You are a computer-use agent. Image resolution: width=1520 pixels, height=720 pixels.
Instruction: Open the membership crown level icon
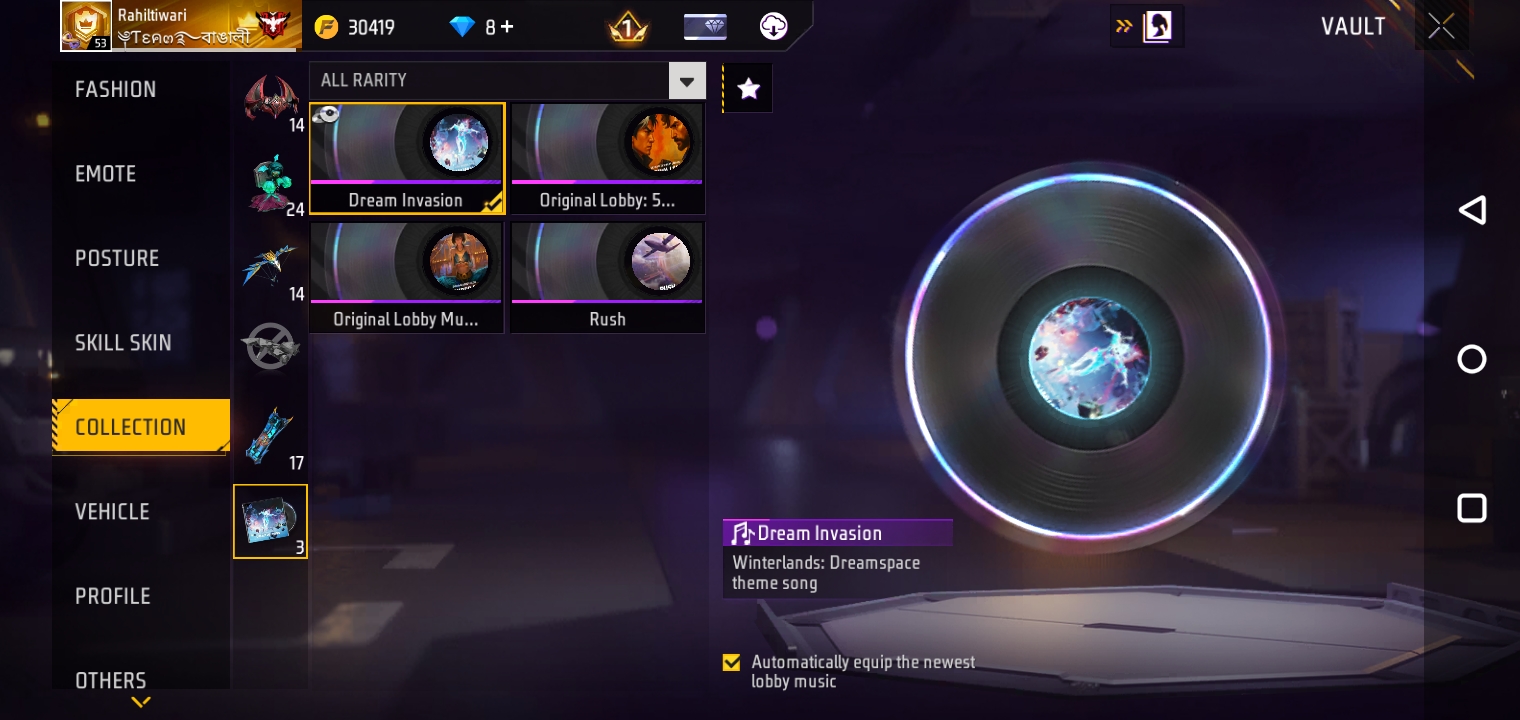628,27
